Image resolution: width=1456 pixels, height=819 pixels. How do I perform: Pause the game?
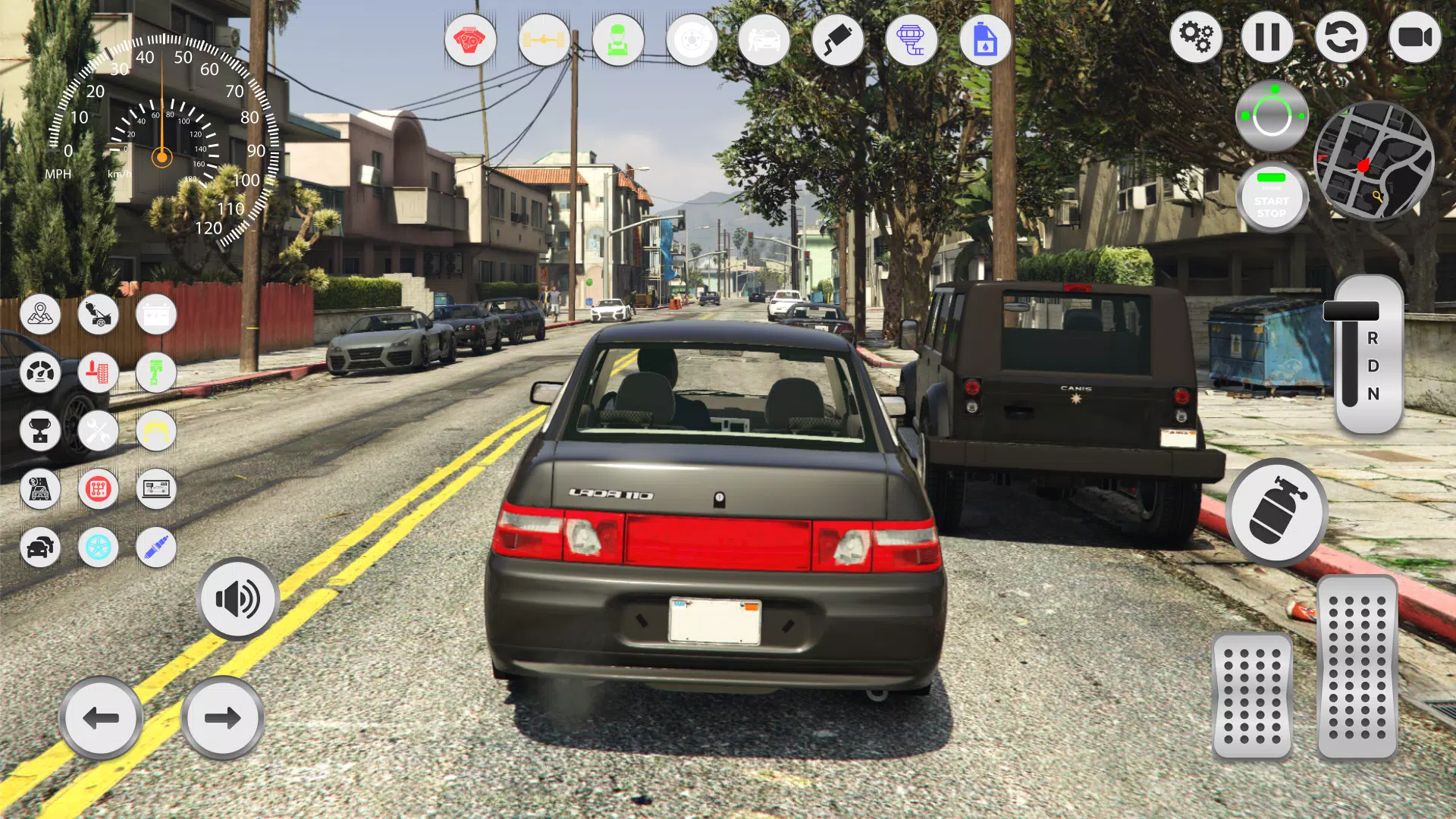(1268, 37)
